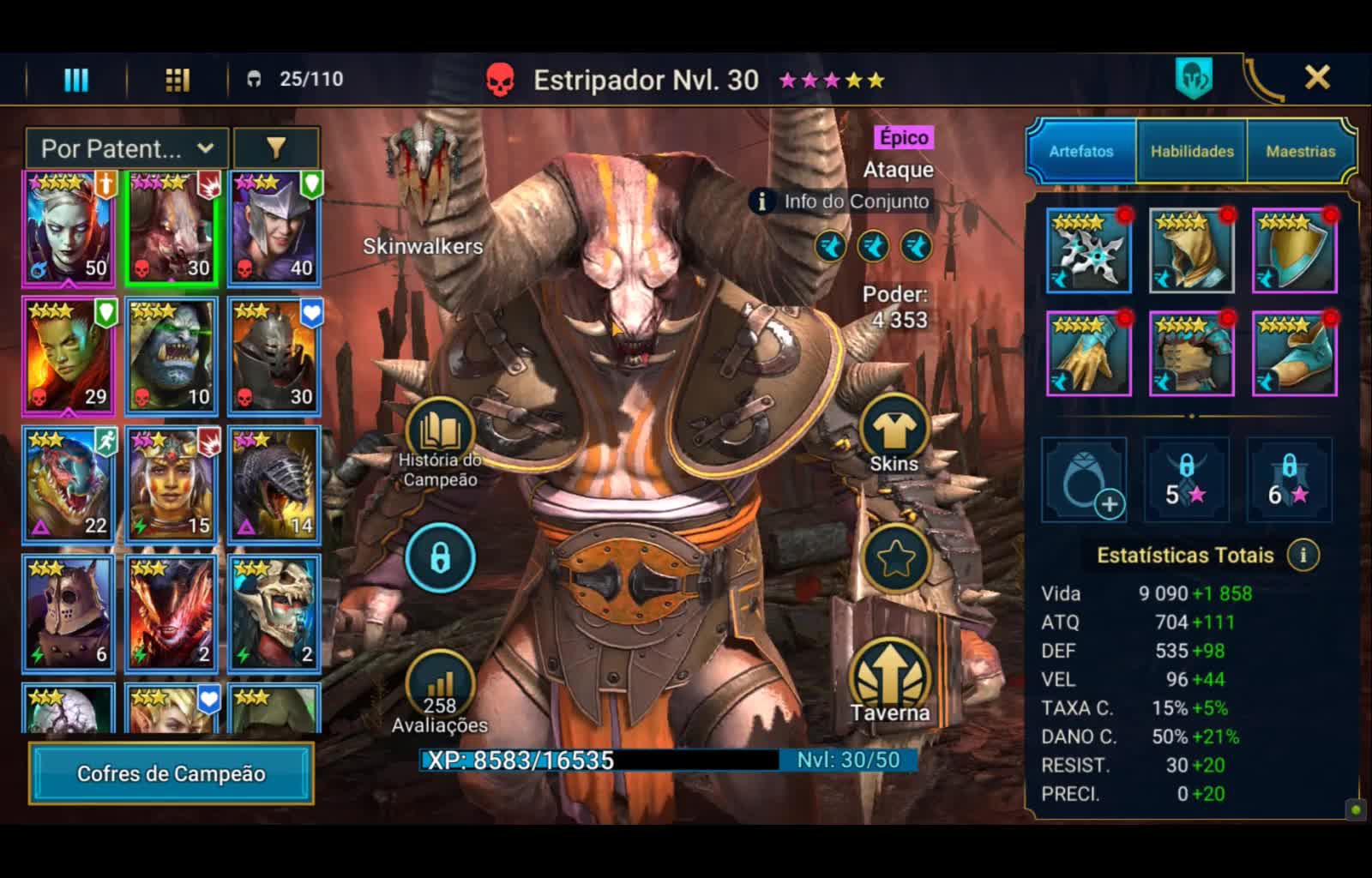Close the champion screen with the X
Image resolution: width=1372 pixels, height=878 pixels.
pyautogui.click(x=1317, y=78)
